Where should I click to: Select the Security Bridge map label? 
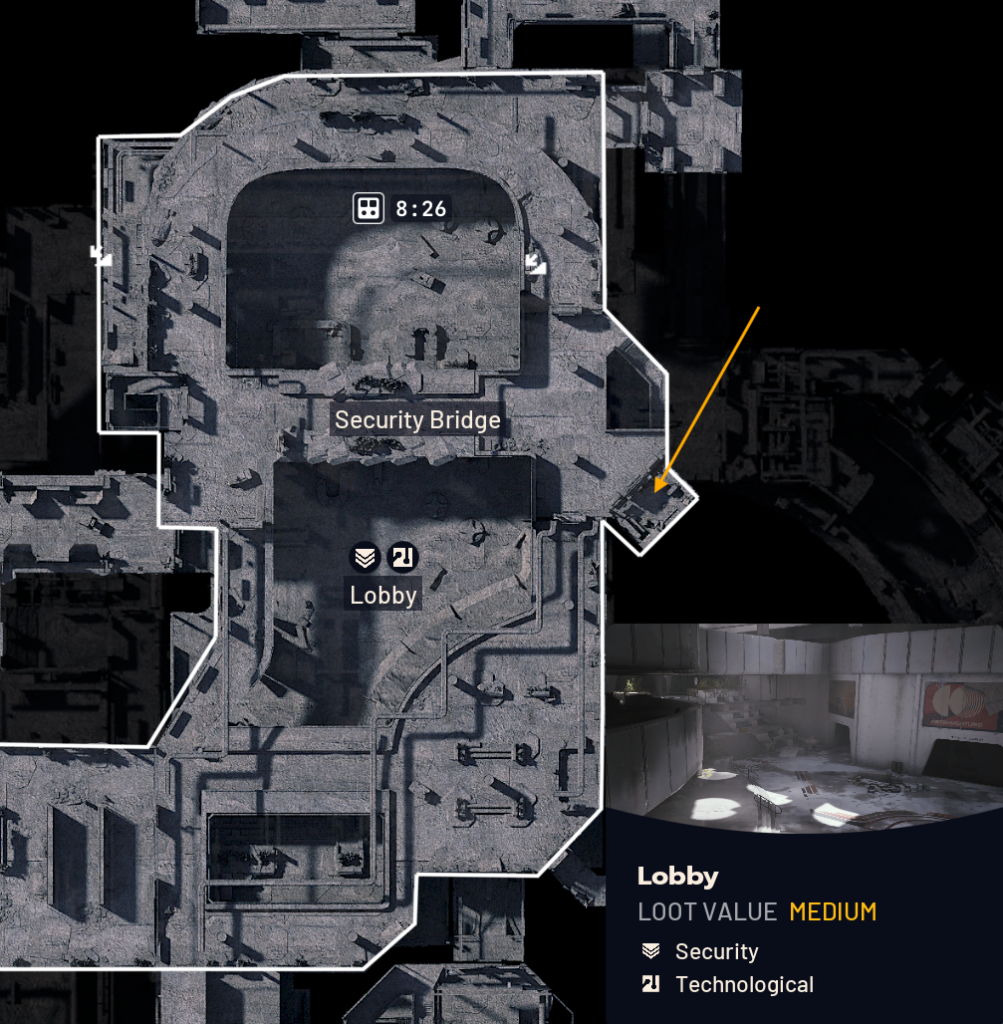tap(417, 420)
